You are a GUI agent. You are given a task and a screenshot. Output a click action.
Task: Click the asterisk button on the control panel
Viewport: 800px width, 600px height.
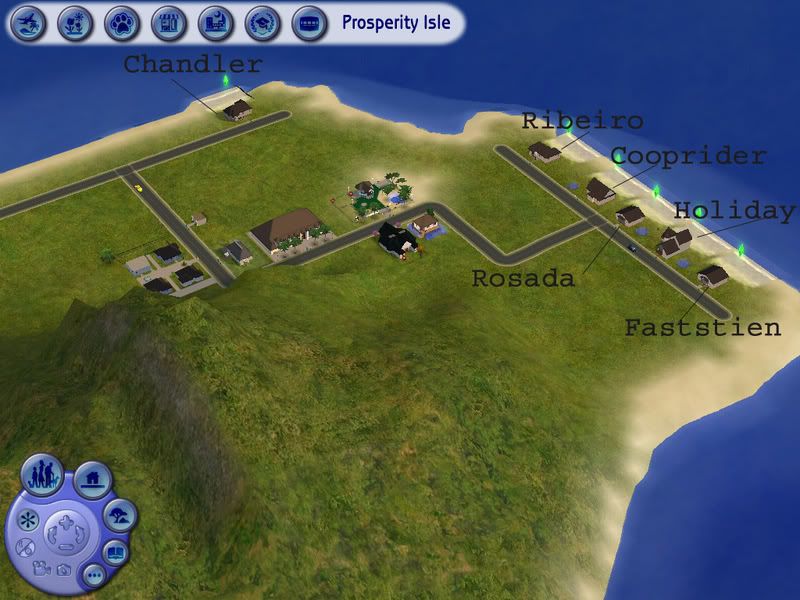pos(27,520)
